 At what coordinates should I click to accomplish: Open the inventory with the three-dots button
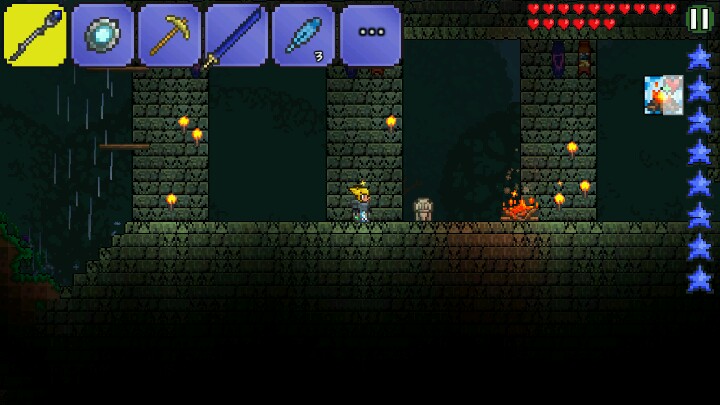tap(371, 35)
